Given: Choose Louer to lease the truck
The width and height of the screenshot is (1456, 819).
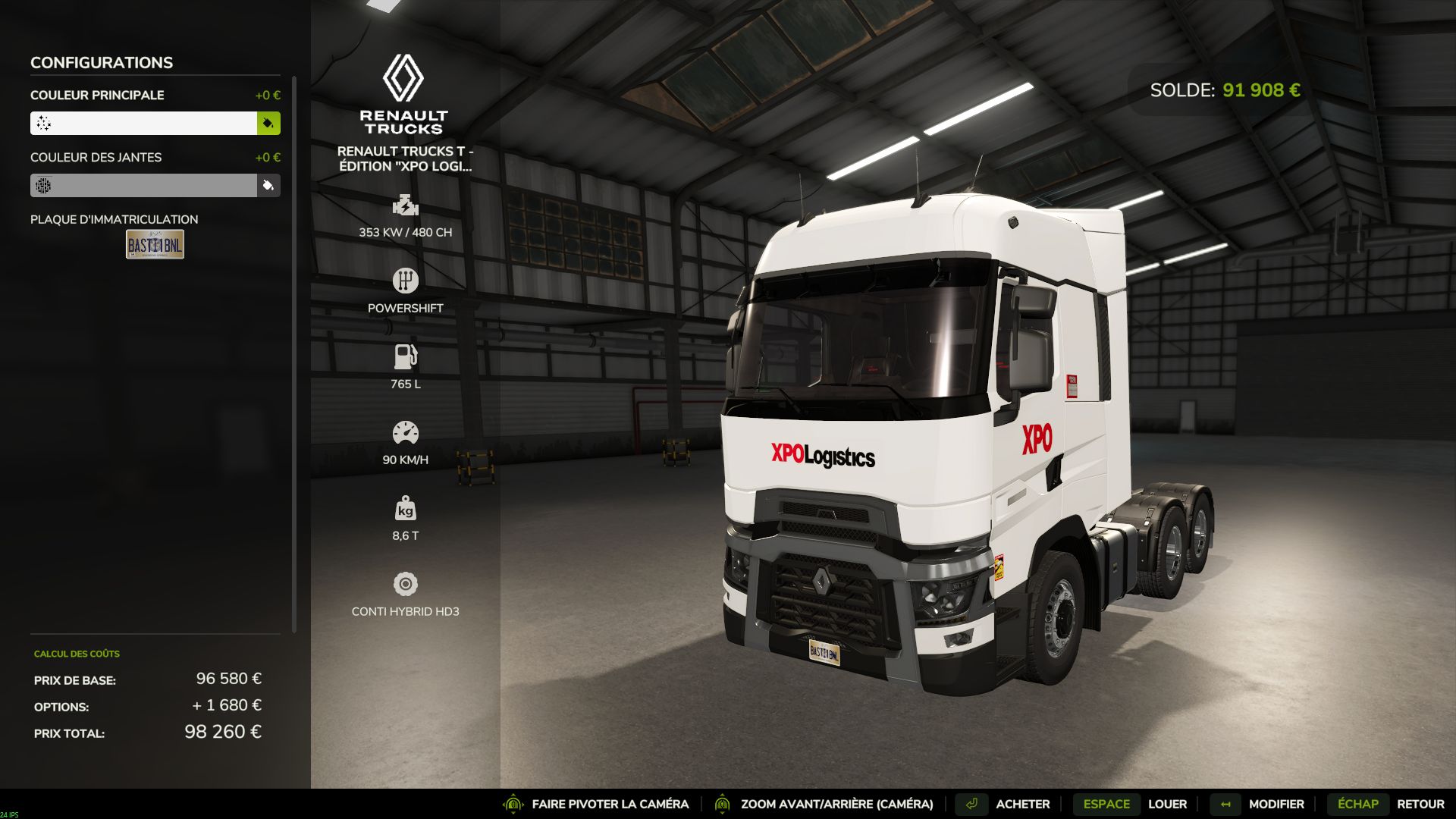Looking at the screenshot, I should point(1166,804).
